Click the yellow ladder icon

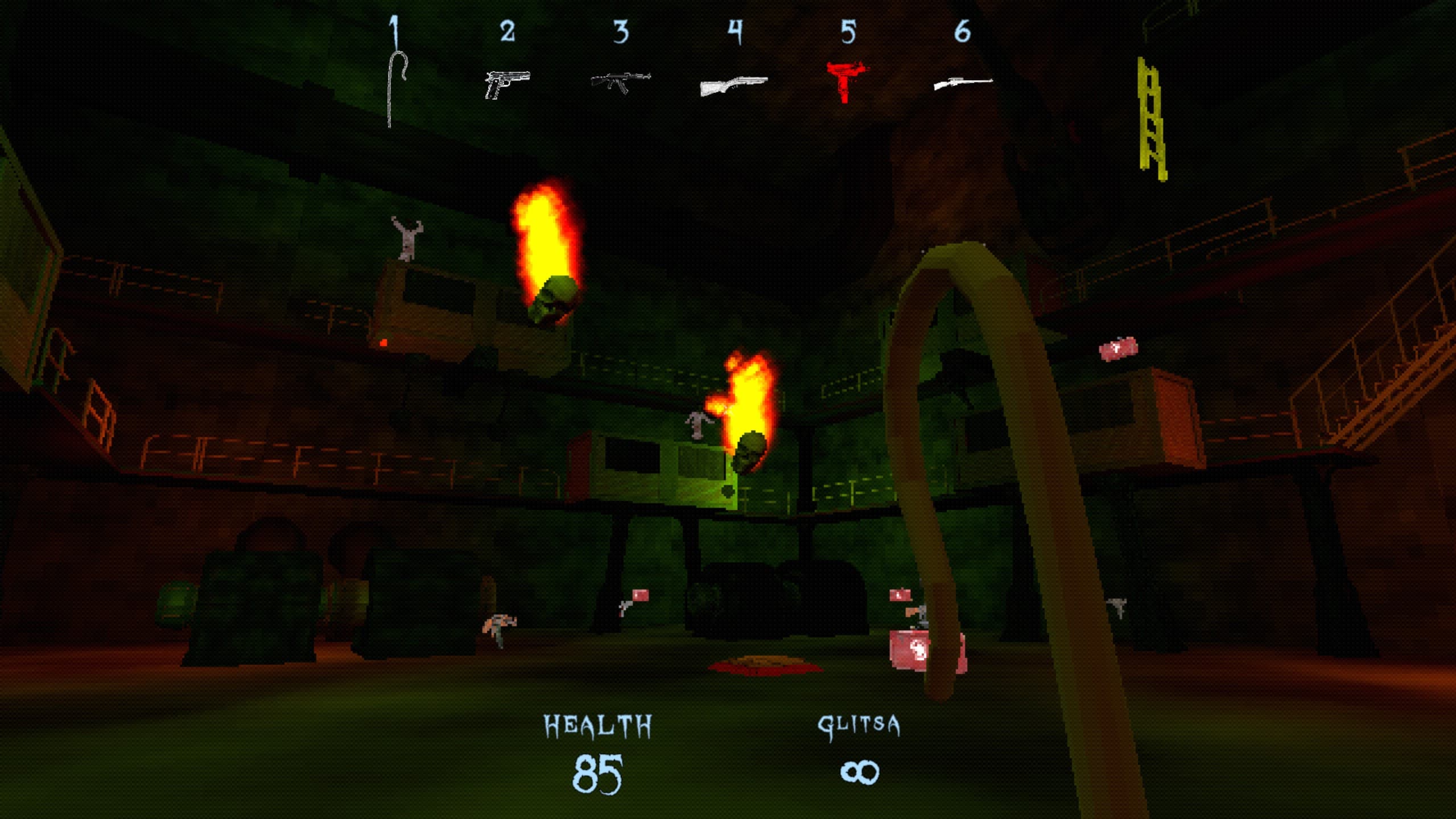(1152, 118)
